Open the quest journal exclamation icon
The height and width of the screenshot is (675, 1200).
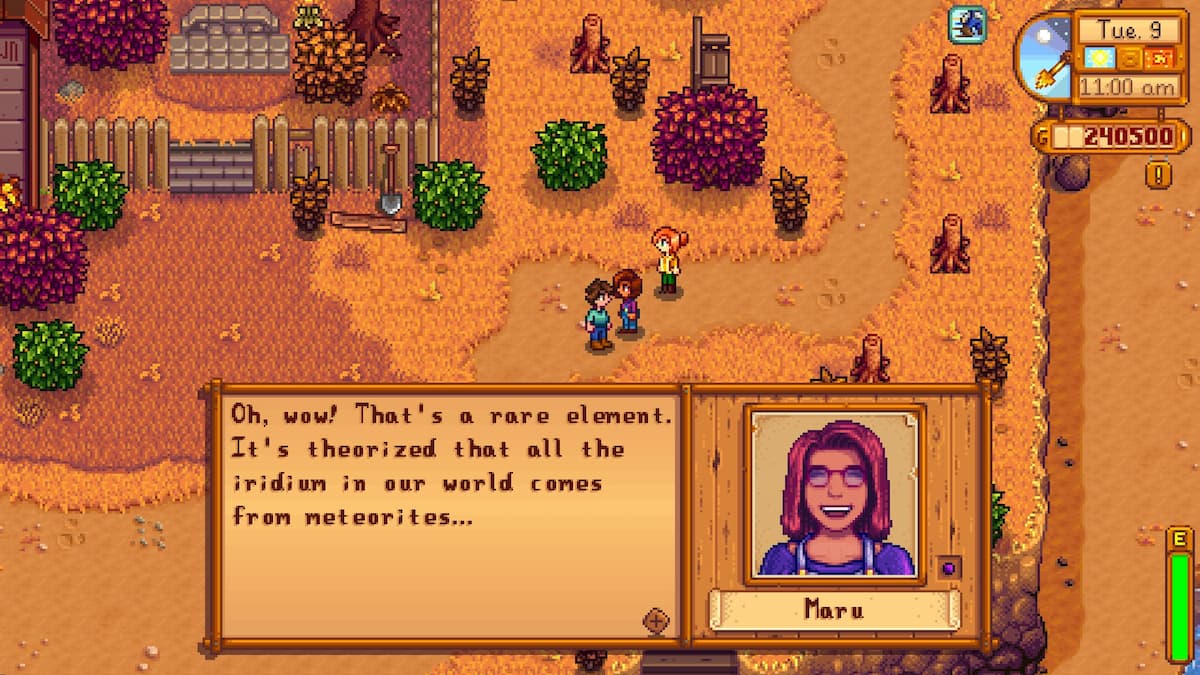click(x=1158, y=175)
